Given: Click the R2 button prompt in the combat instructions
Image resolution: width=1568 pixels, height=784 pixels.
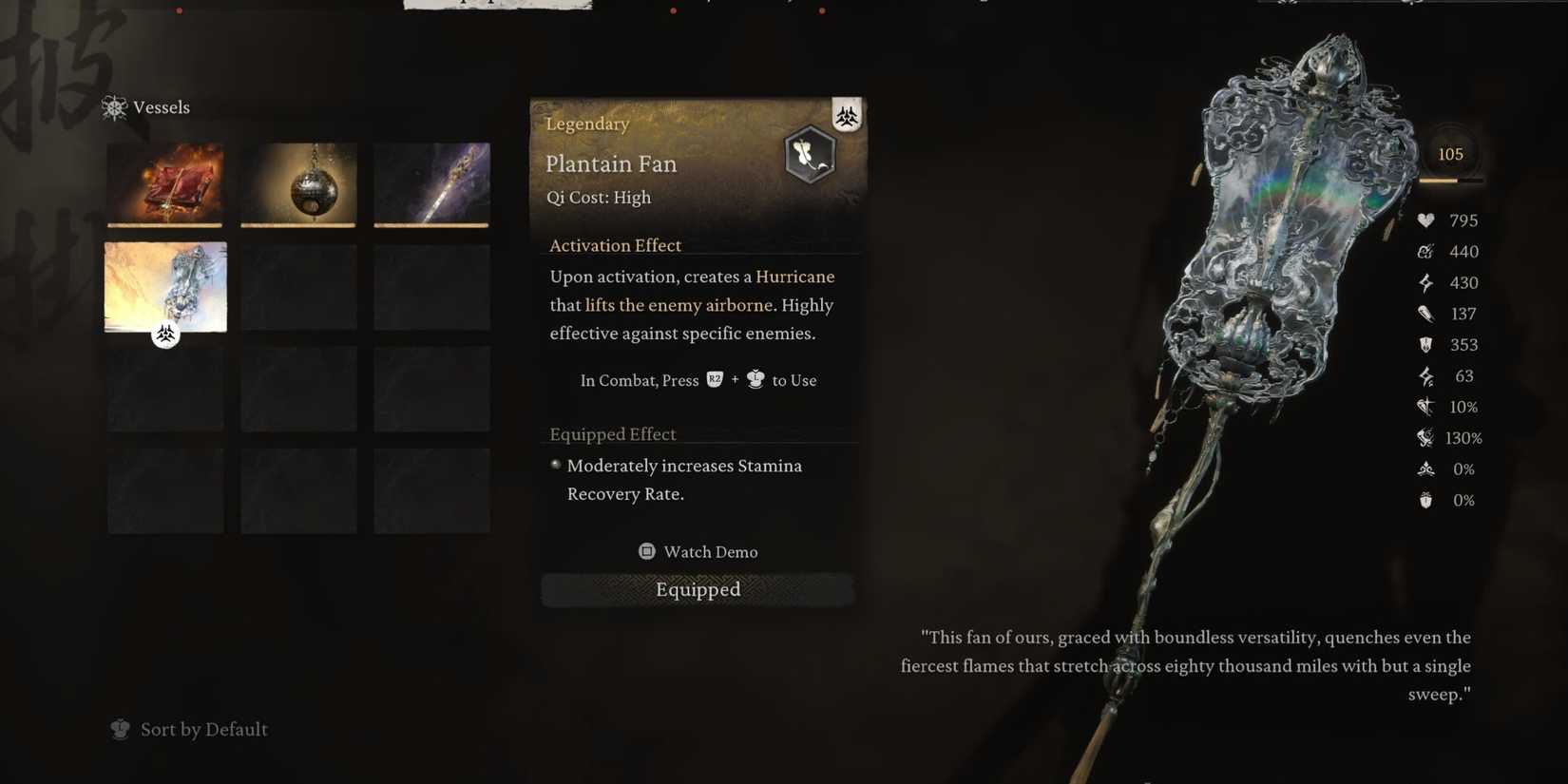Looking at the screenshot, I should tap(714, 379).
